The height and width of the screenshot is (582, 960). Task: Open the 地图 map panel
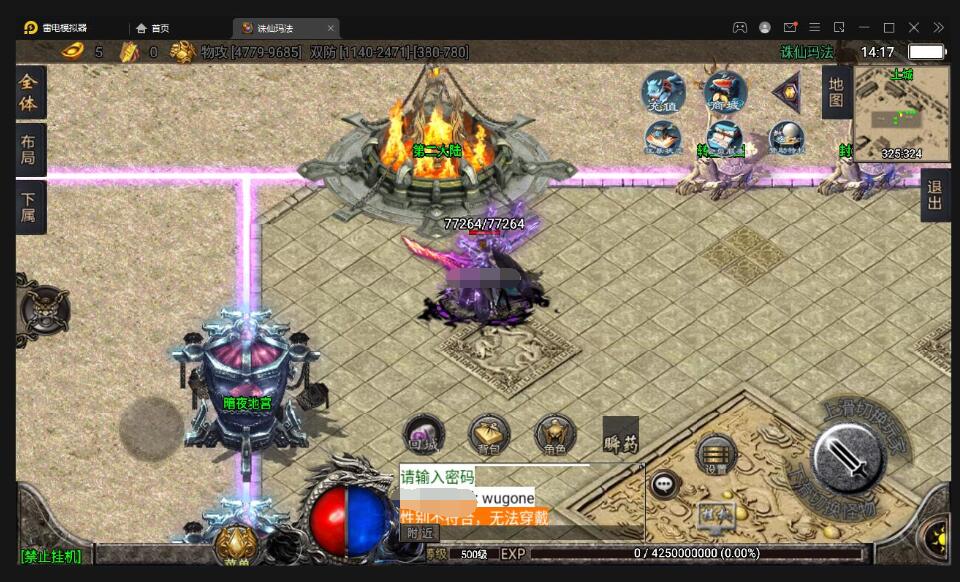(836, 92)
